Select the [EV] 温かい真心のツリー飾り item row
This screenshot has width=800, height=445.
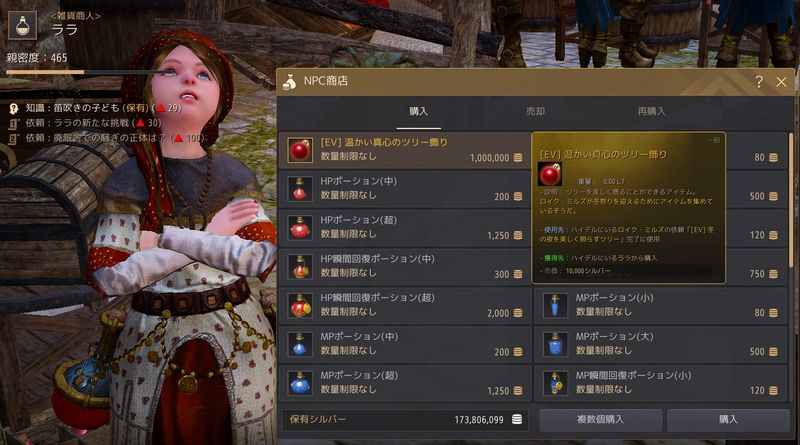click(403, 150)
